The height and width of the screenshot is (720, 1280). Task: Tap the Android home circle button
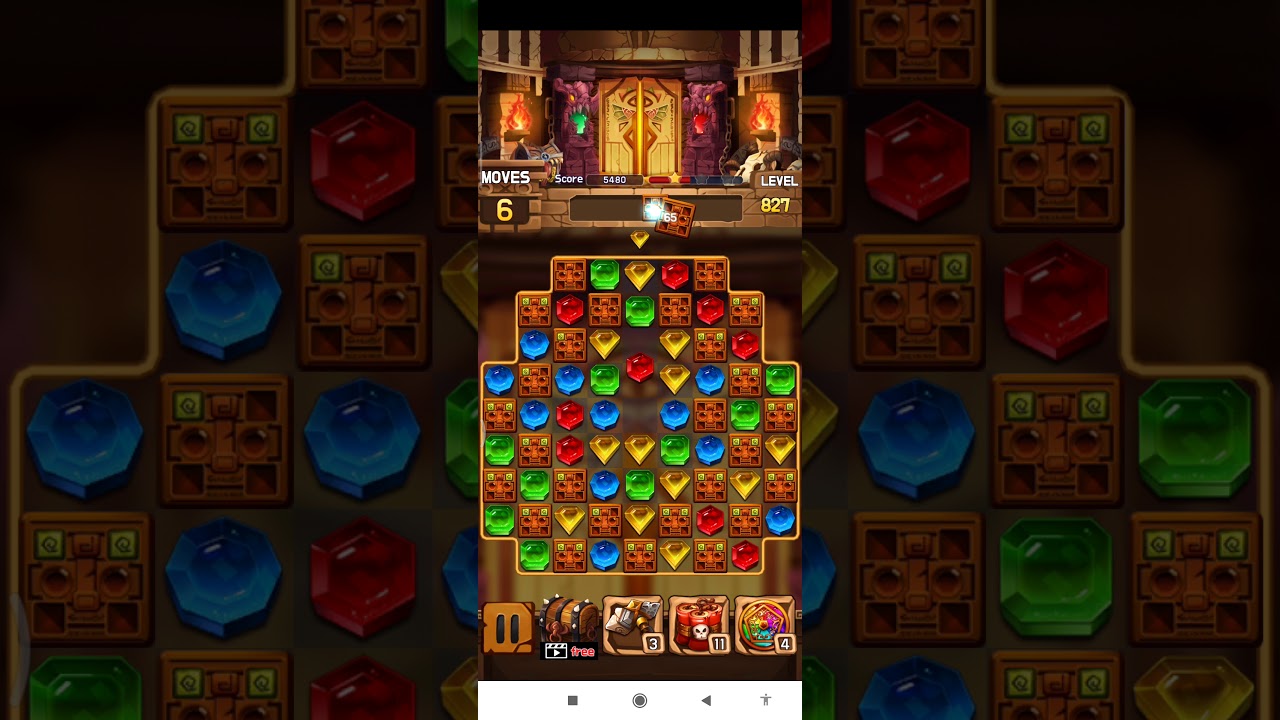tap(640, 701)
